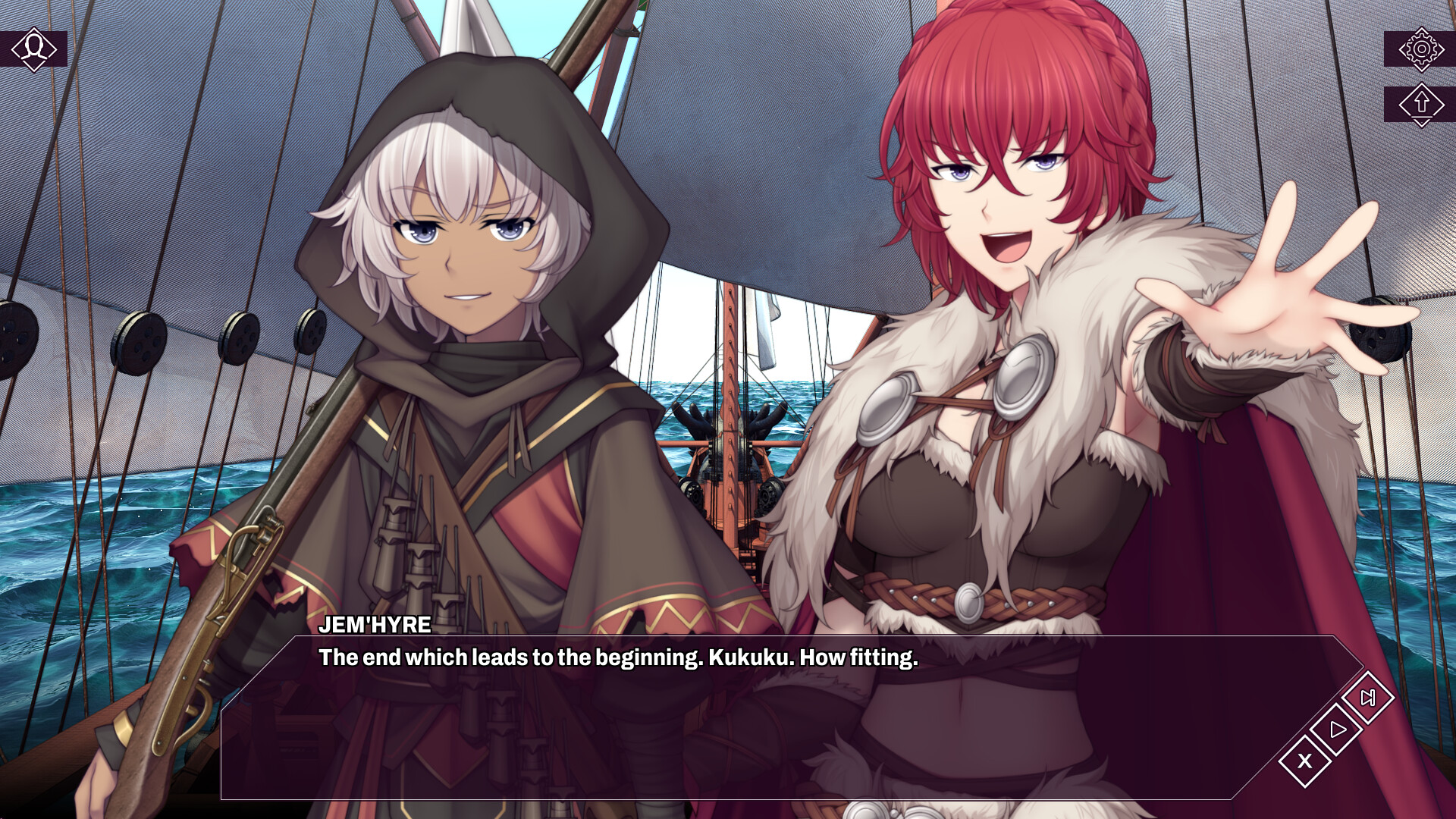Click the line reading 'The end which leads to the beginning'

tap(617, 659)
